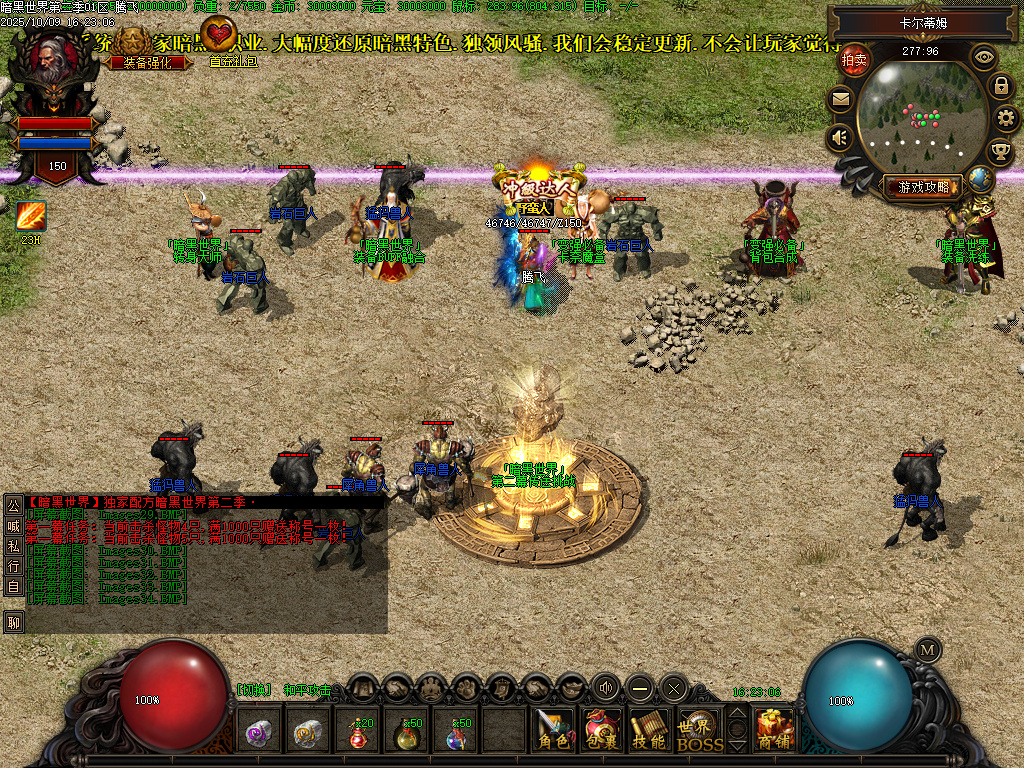Open the trophy rankings icon
This screenshot has height=768, width=1024.
[x=1000, y=152]
